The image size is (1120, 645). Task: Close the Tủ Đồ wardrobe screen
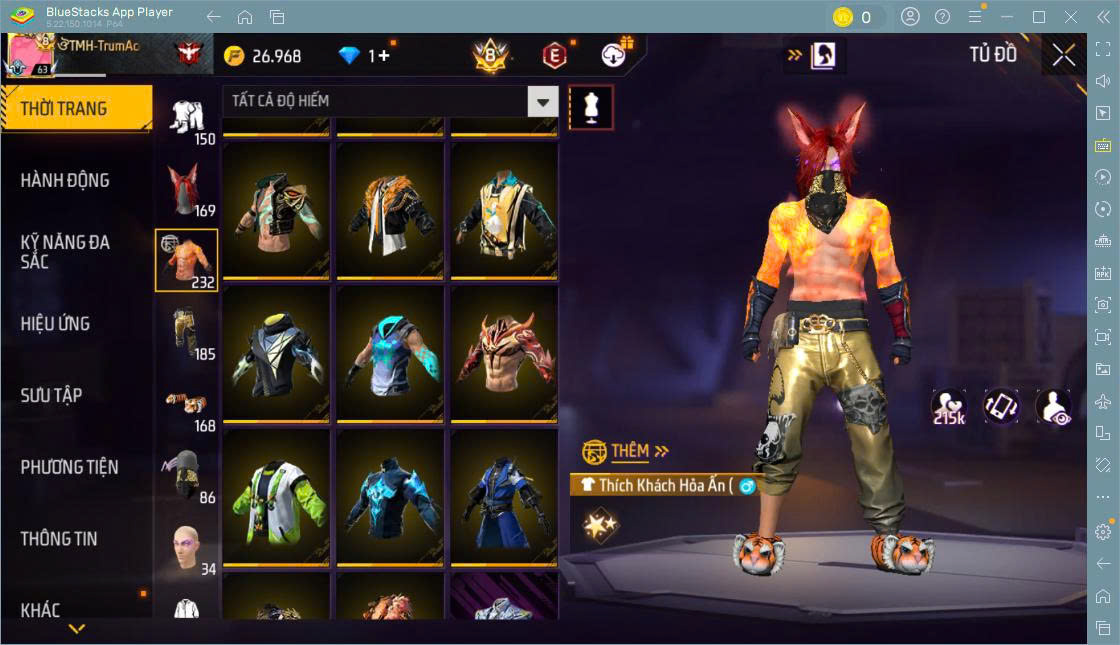1064,56
